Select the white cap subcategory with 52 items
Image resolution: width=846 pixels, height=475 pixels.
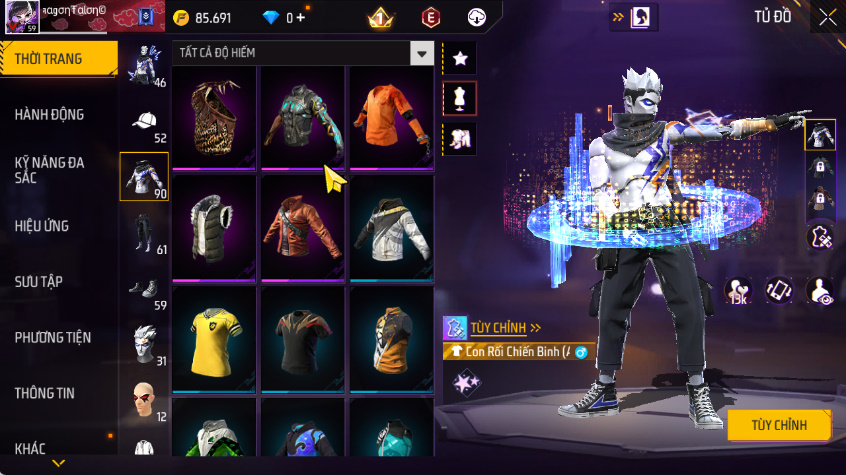tap(145, 125)
